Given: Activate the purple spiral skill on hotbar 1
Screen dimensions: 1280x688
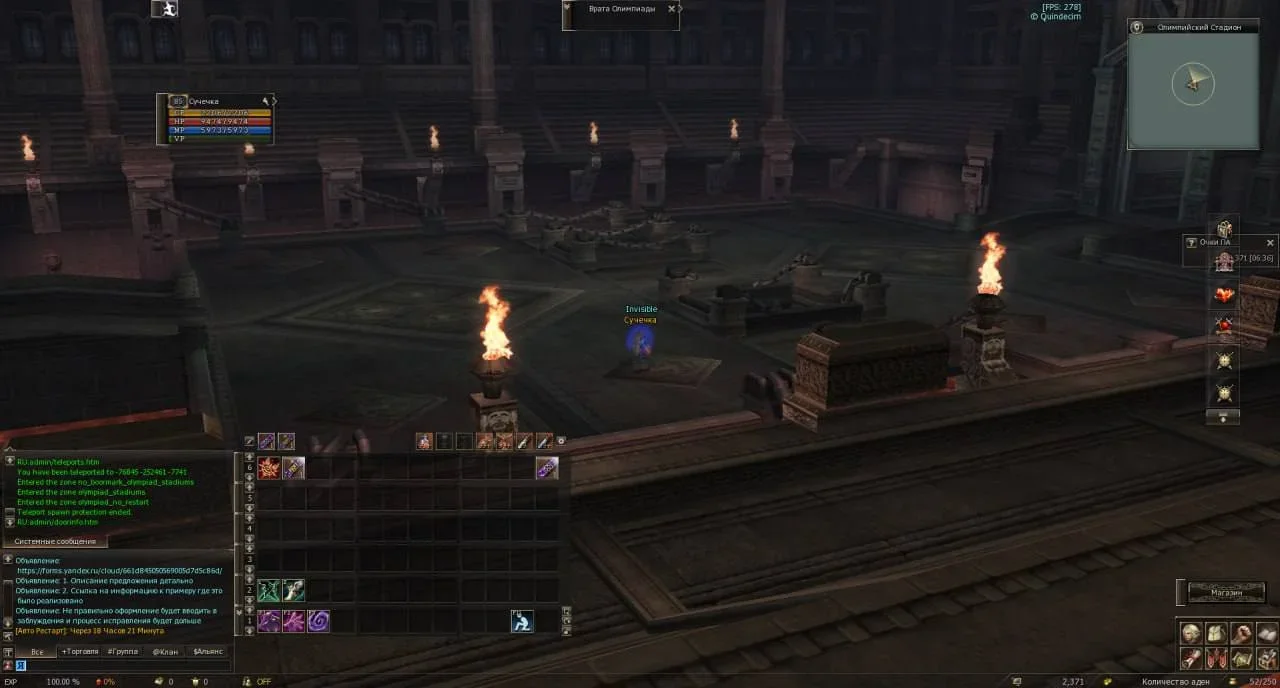Looking at the screenshot, I should pos(318,621).
